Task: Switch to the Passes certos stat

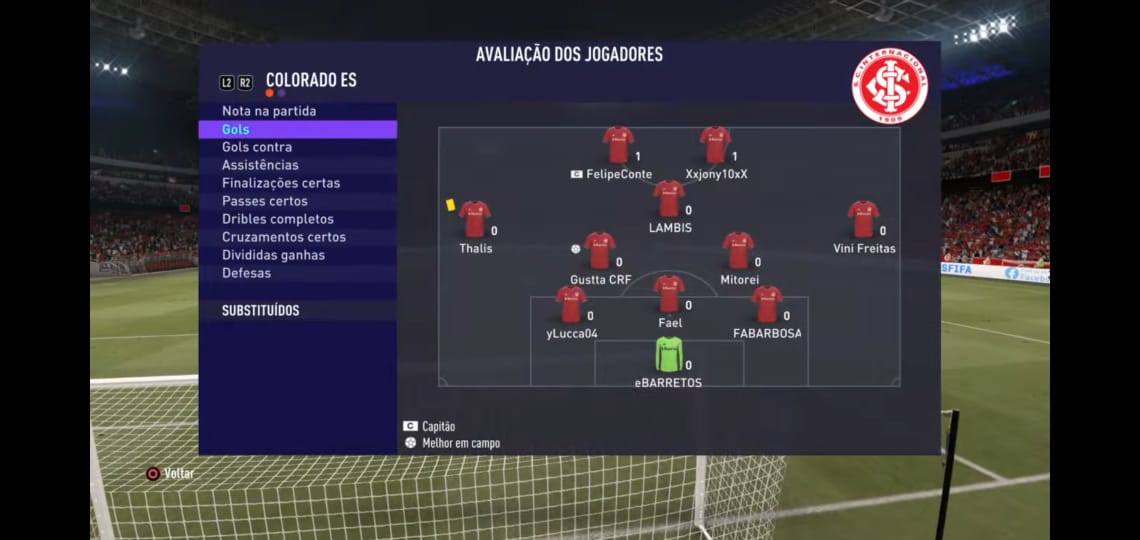Action: point(264,201)
